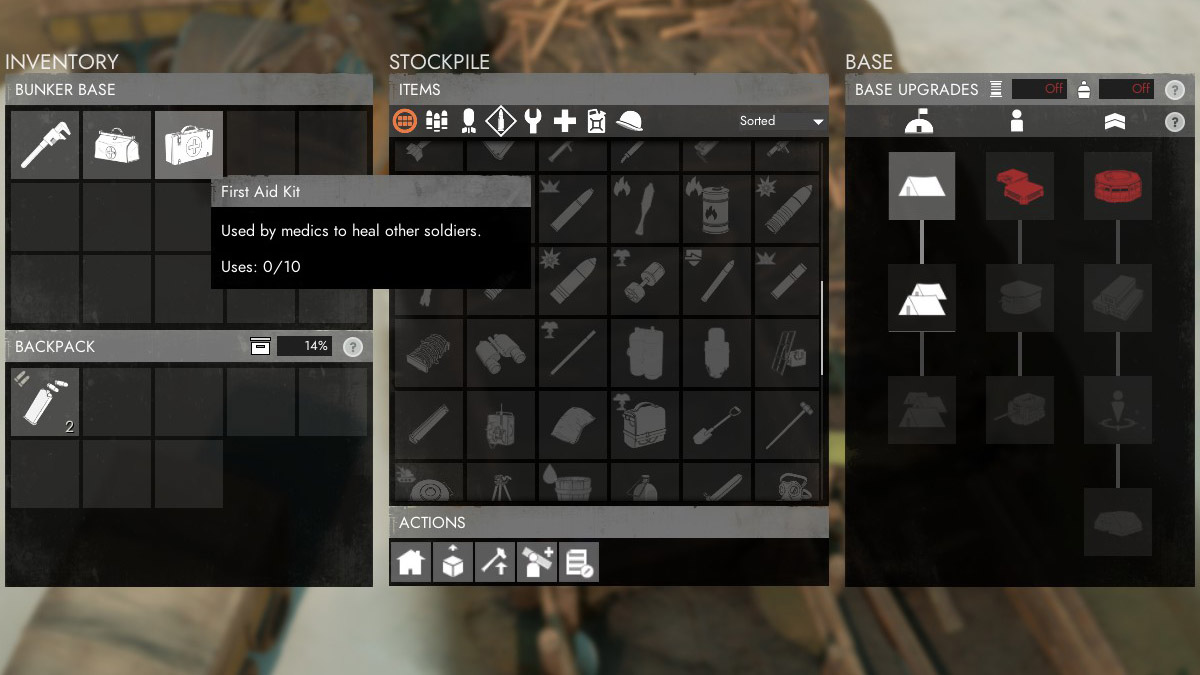Screen dimensions: 1200x675
Task: Select the red round bunker upgrade
Action: 1117,186
